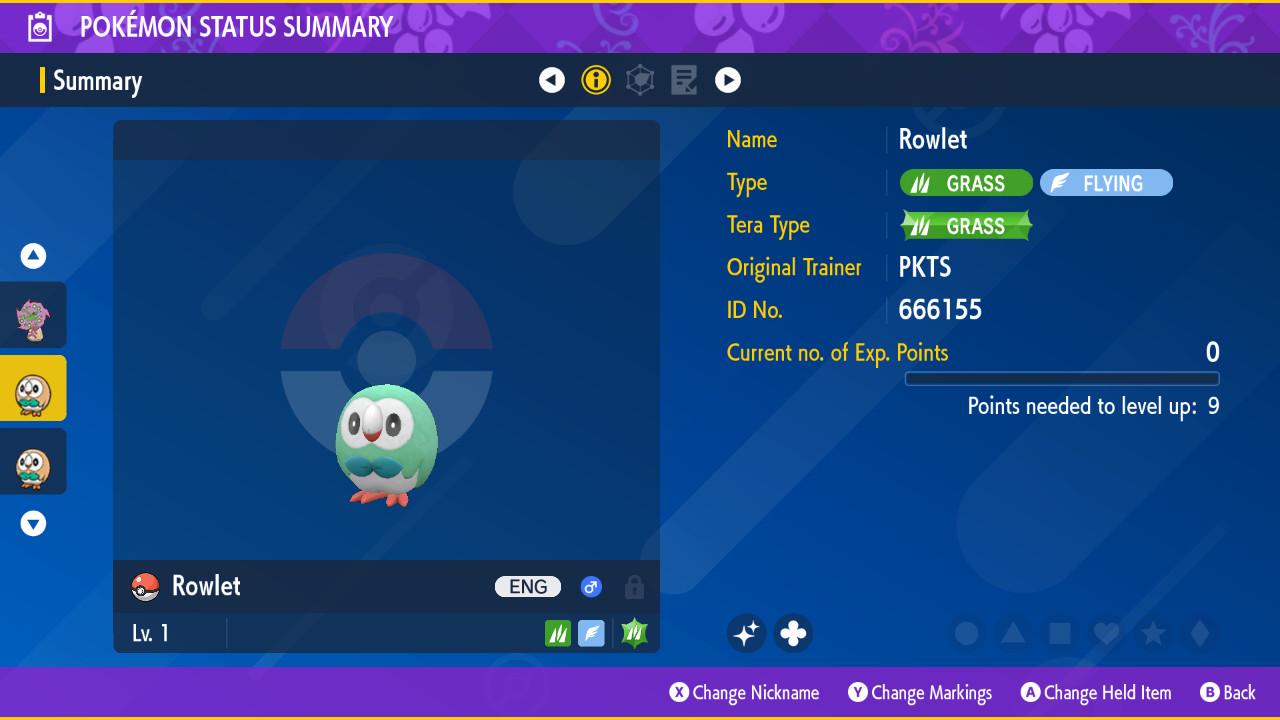Choose Change Held Item option
The image size is (1280, 720).
tap(1096, 692)
